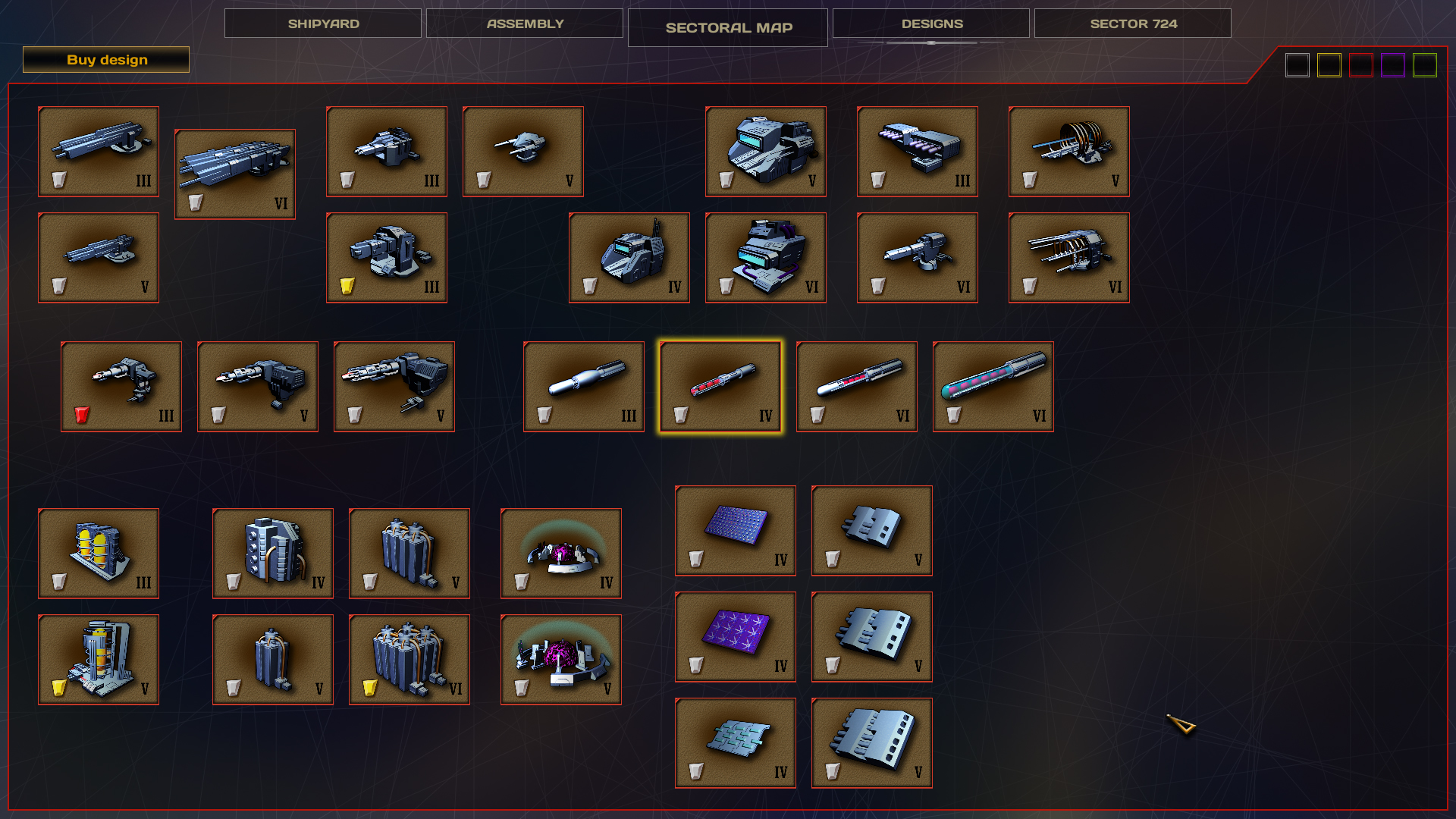Toggle the yellow item filter
Screen dimensions: 1456x819
[1329, 65]
